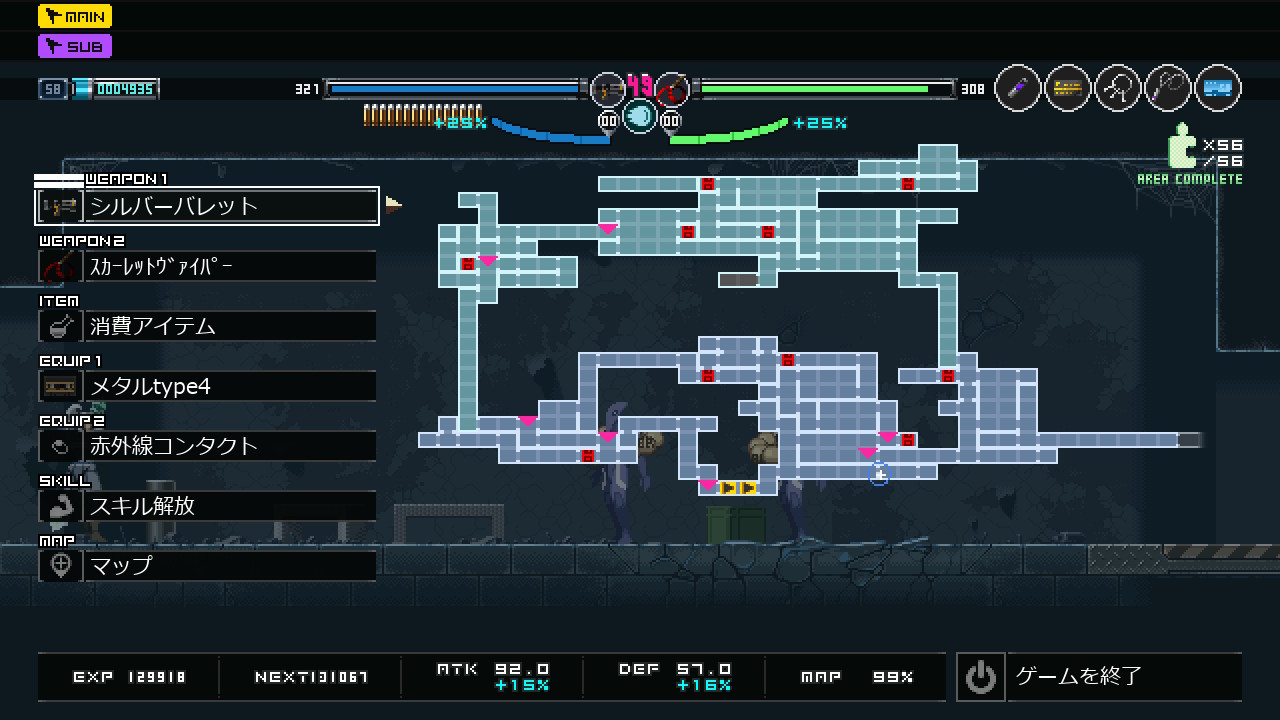The image size is (1280, 720).
Task: Click the ゲームを終了 quit game button
Action: [x=1099, y=677]
